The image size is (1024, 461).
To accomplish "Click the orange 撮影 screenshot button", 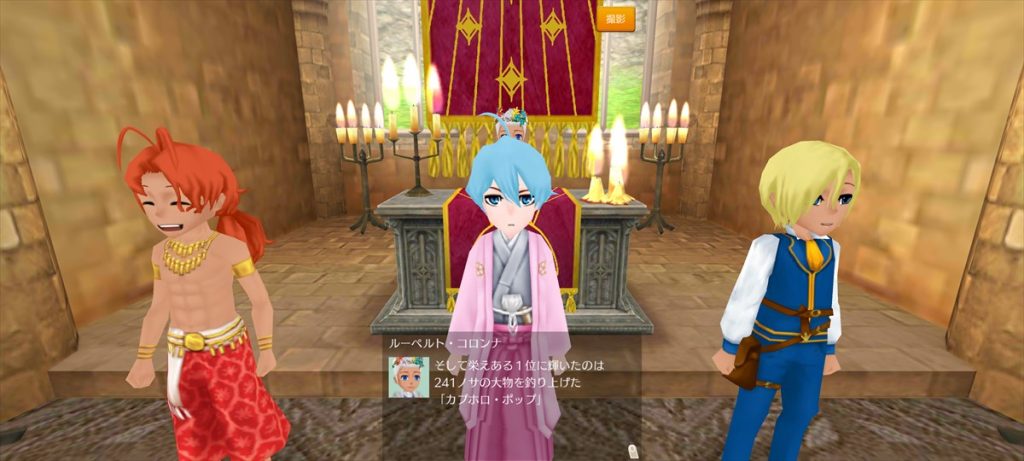I will [x=616, y=18].
